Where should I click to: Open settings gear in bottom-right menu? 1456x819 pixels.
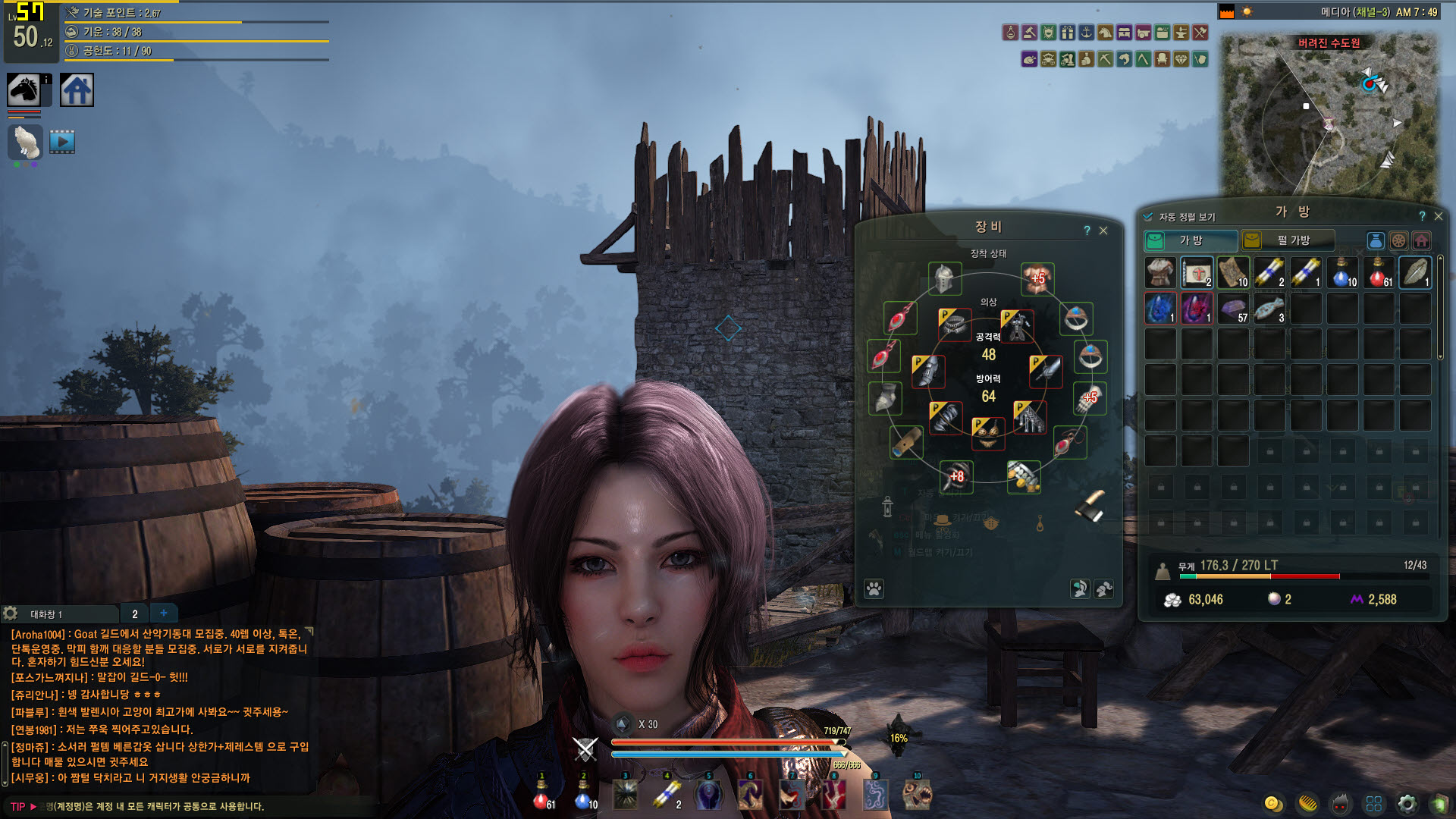1407,804
